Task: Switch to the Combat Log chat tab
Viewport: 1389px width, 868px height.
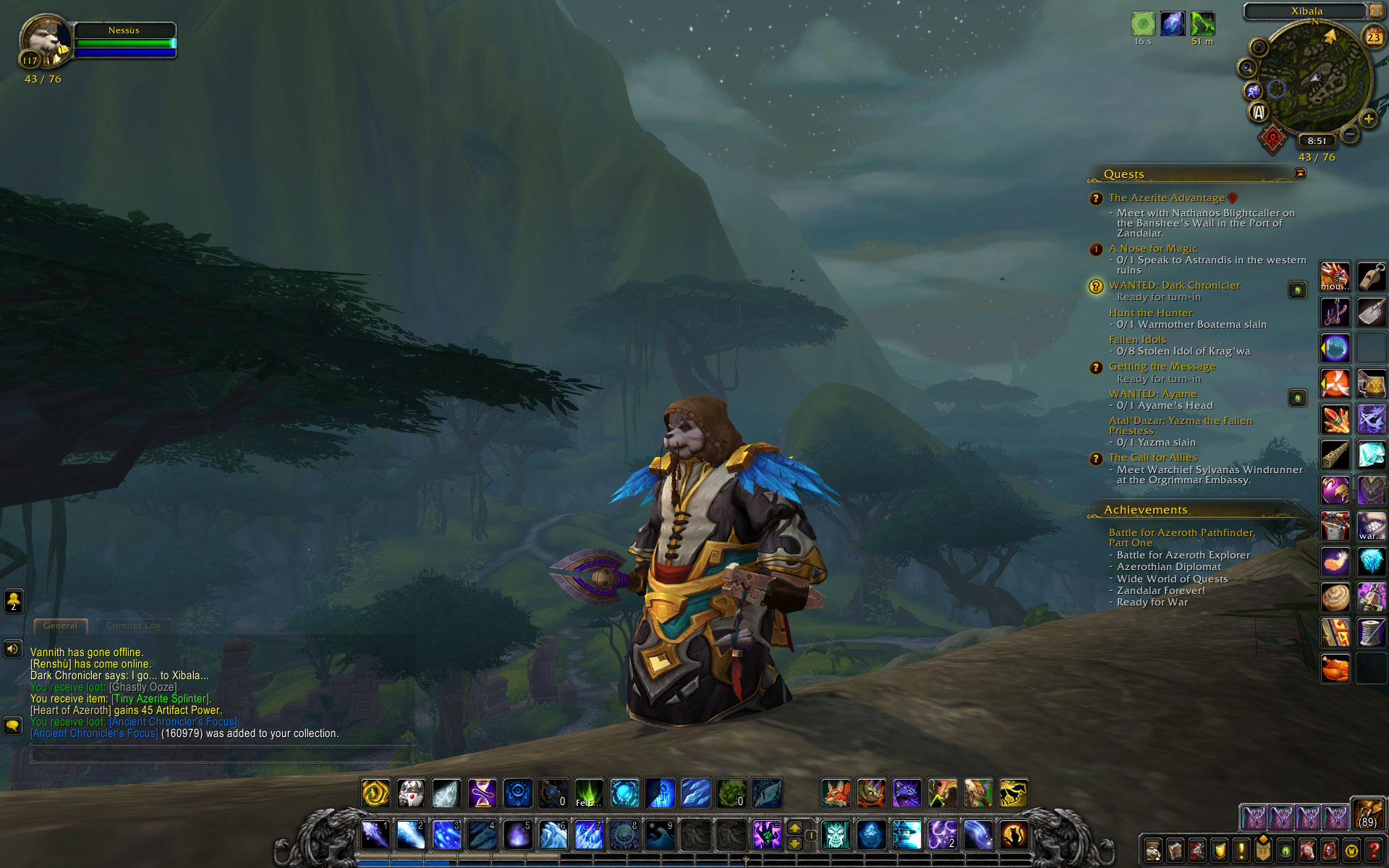Action: [x=133, y=626]
